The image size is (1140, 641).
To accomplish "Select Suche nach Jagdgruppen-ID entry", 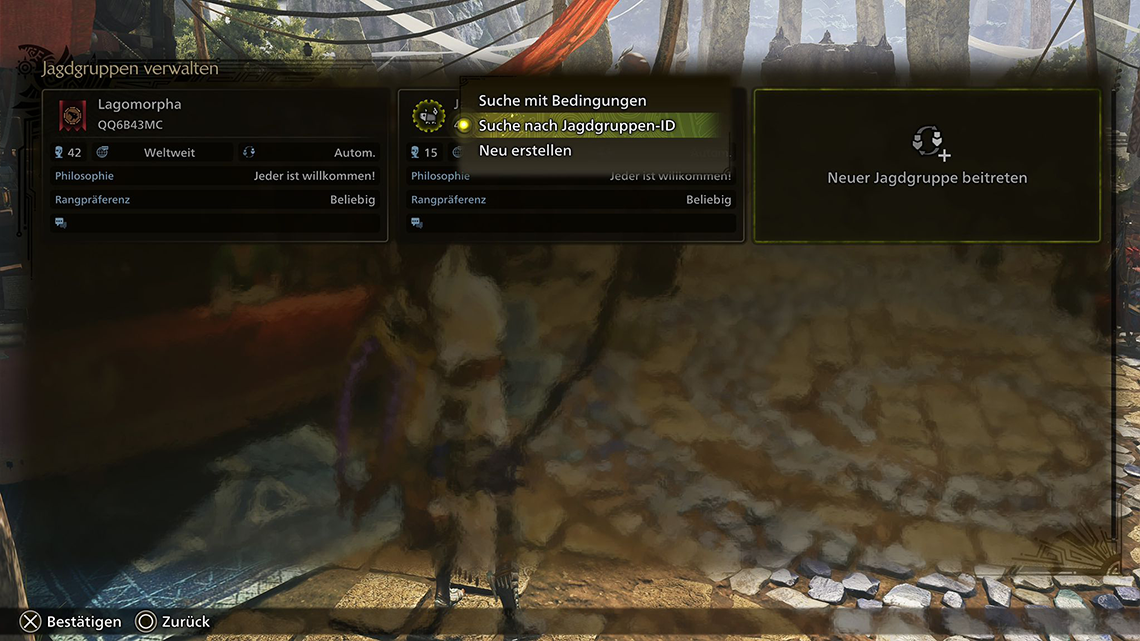I will point(576,126).
